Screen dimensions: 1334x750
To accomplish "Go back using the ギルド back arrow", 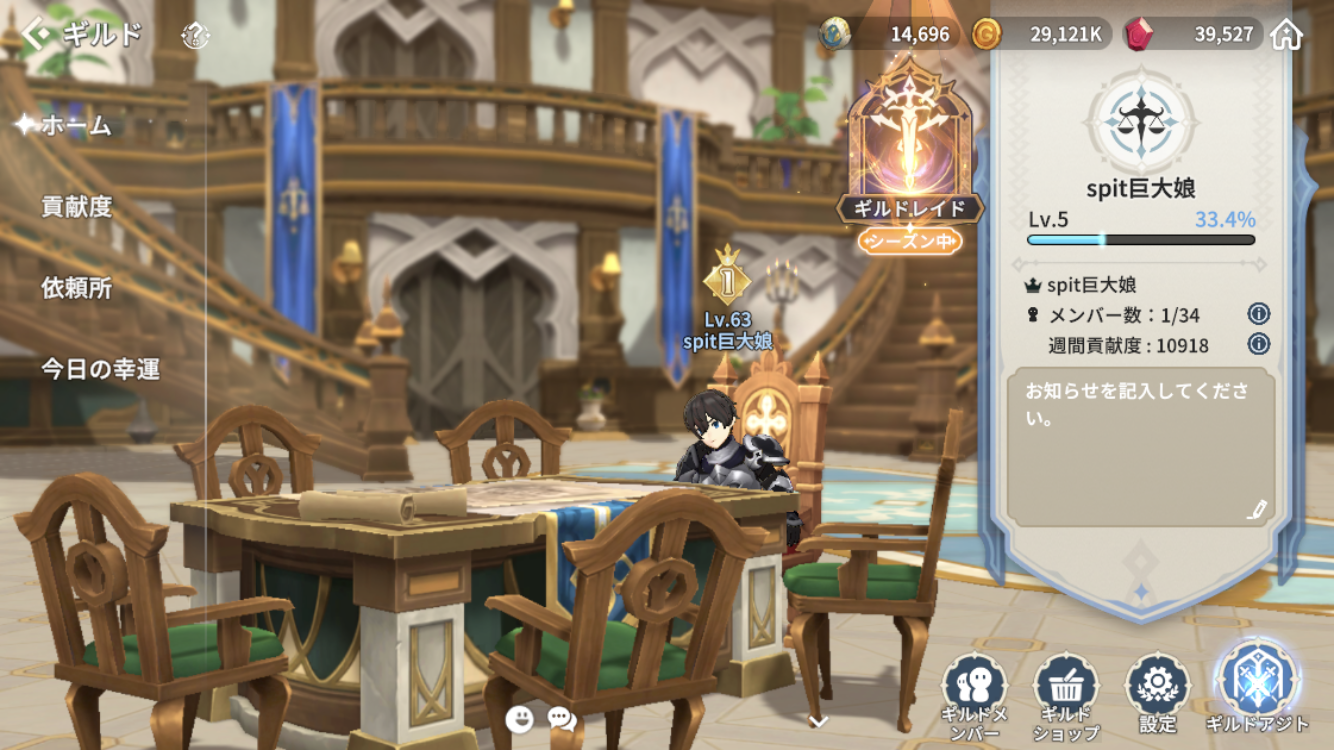I will pyautogui.click(x=36, y=36).
